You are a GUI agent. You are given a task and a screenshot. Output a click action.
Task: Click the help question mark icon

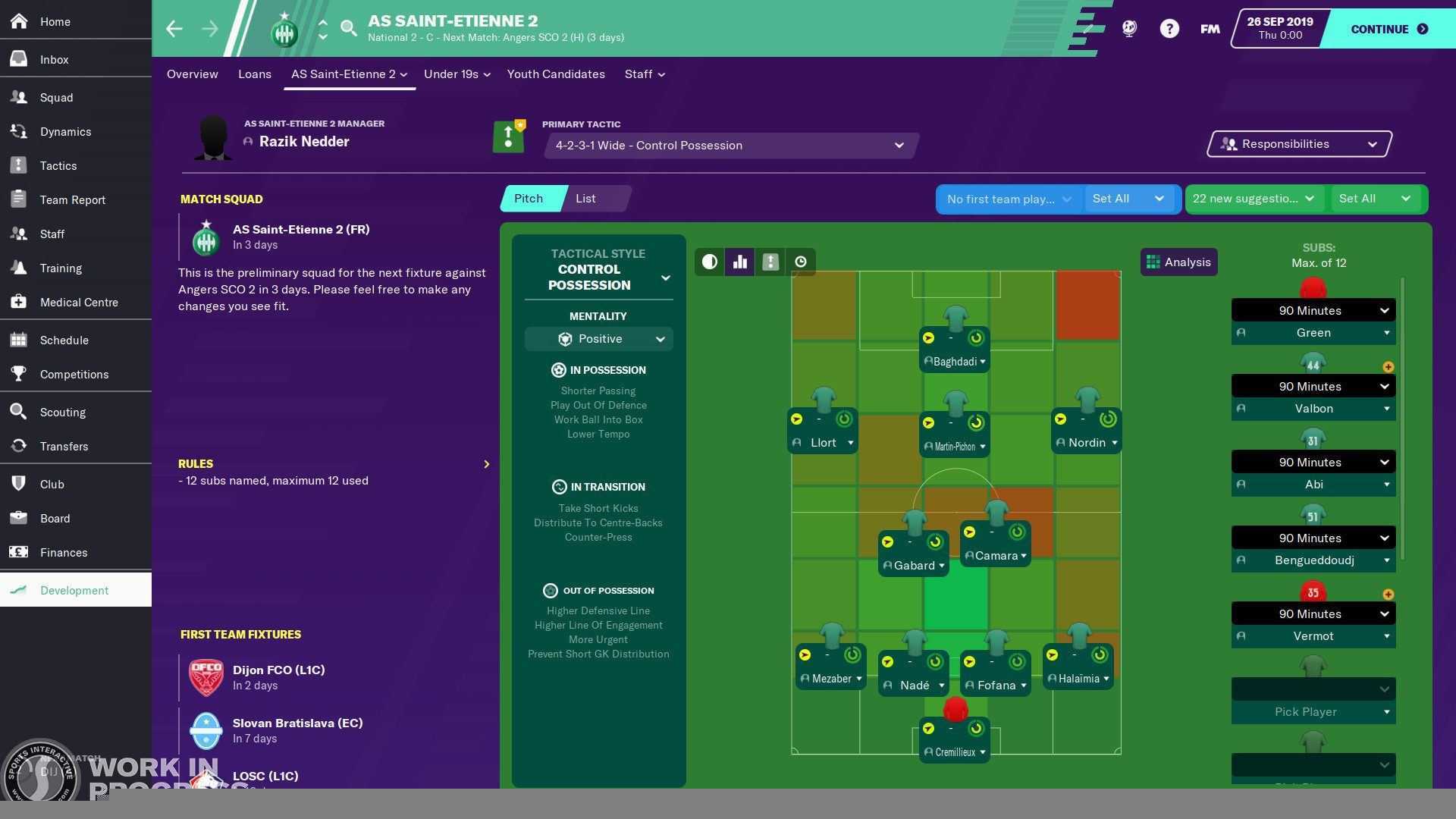[x=1169, y=28]
